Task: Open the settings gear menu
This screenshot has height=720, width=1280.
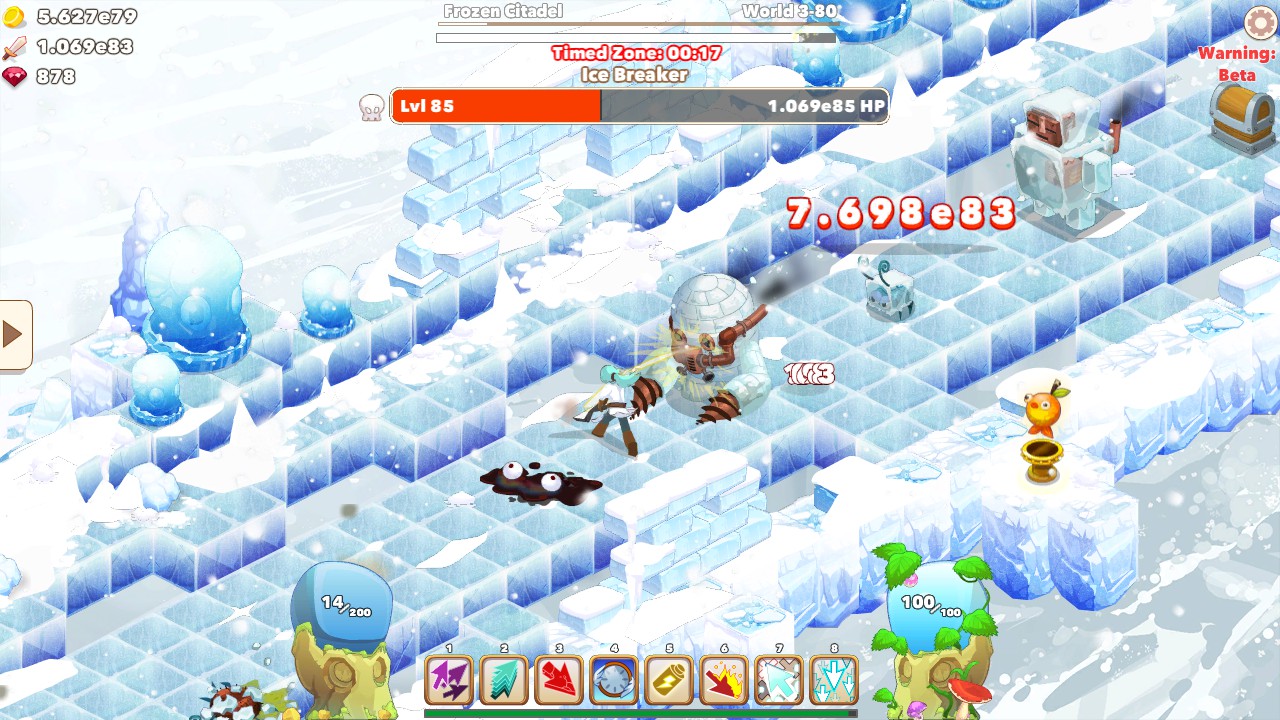Action: (x=1260, y=20)
